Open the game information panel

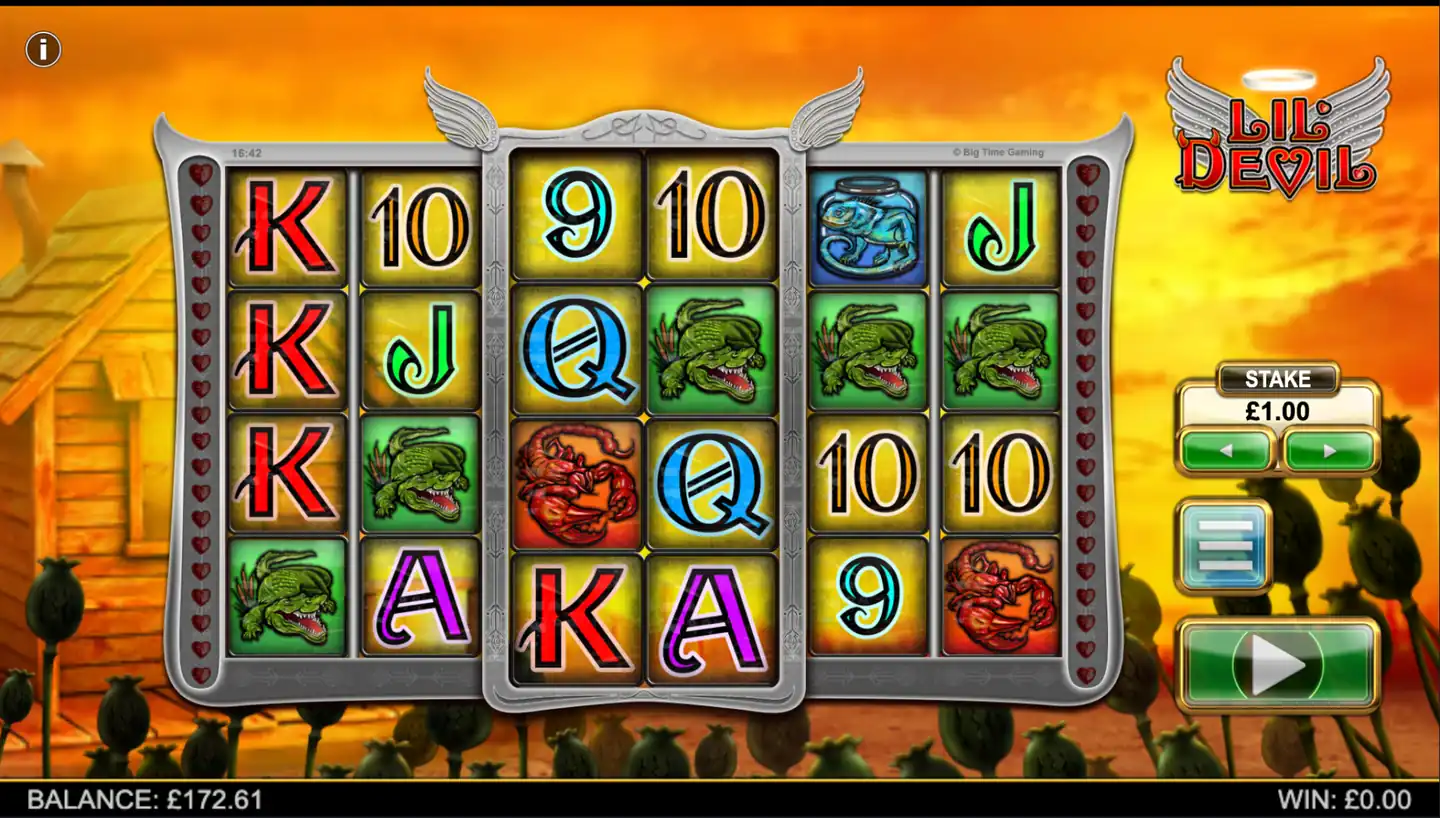point(42,48)
